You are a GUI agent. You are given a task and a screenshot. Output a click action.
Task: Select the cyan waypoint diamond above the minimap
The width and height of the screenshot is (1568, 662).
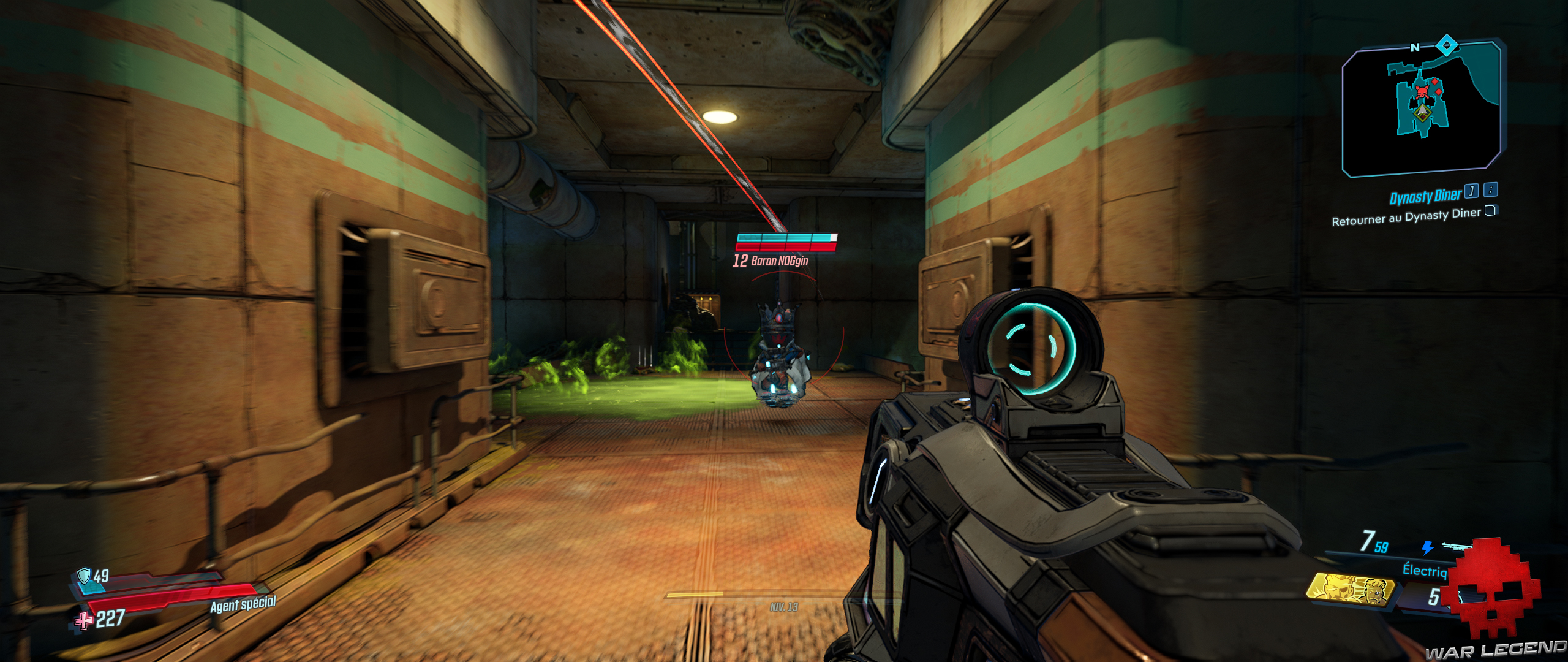click(1446, 45)
